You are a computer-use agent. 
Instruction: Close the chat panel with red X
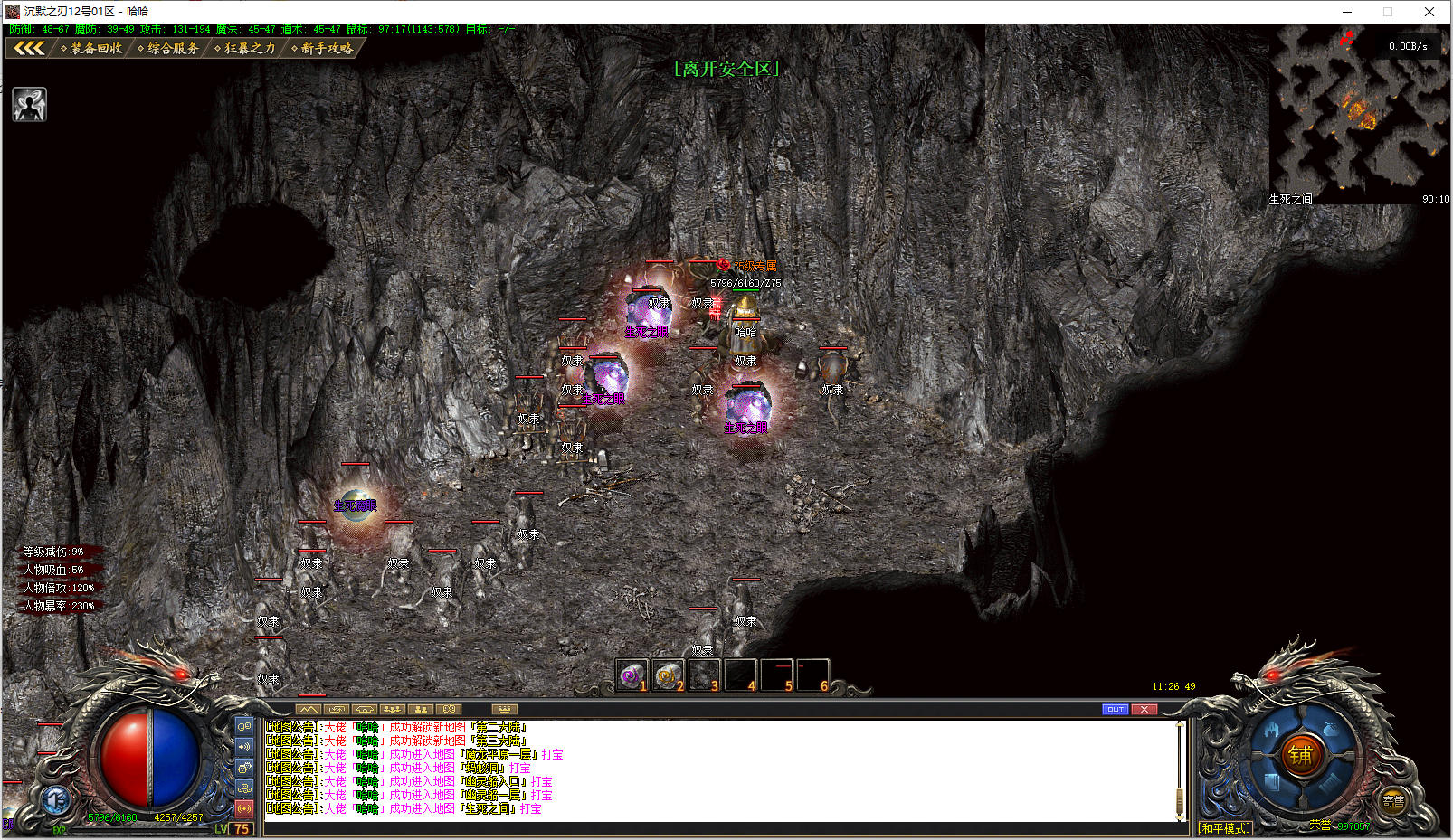(x=1144, y=709)
